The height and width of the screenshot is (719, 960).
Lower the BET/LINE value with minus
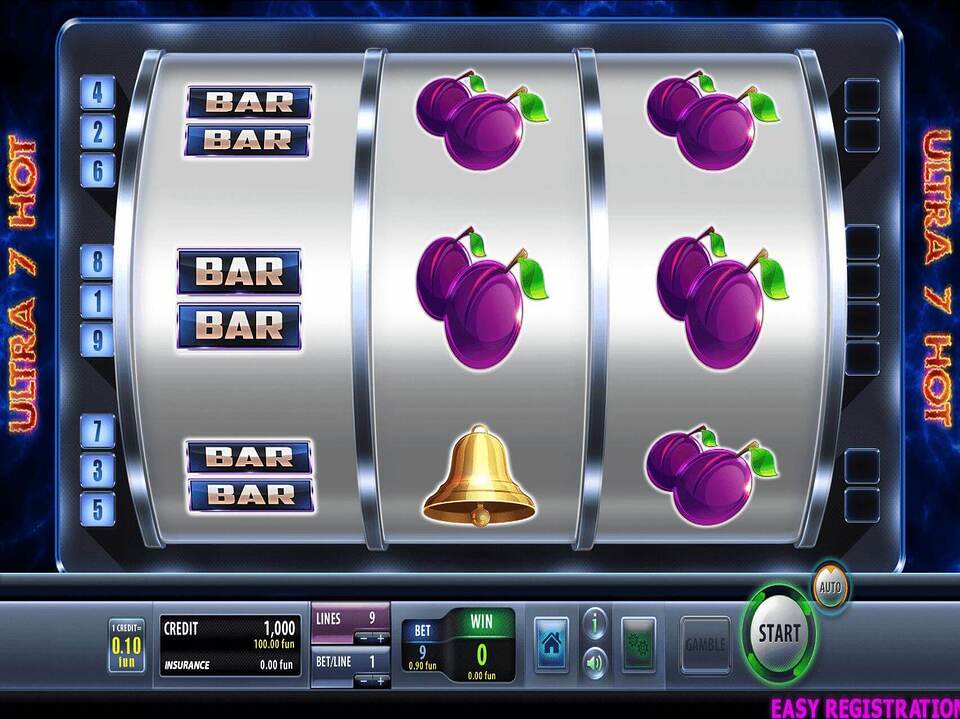click(x=363, y=680)
